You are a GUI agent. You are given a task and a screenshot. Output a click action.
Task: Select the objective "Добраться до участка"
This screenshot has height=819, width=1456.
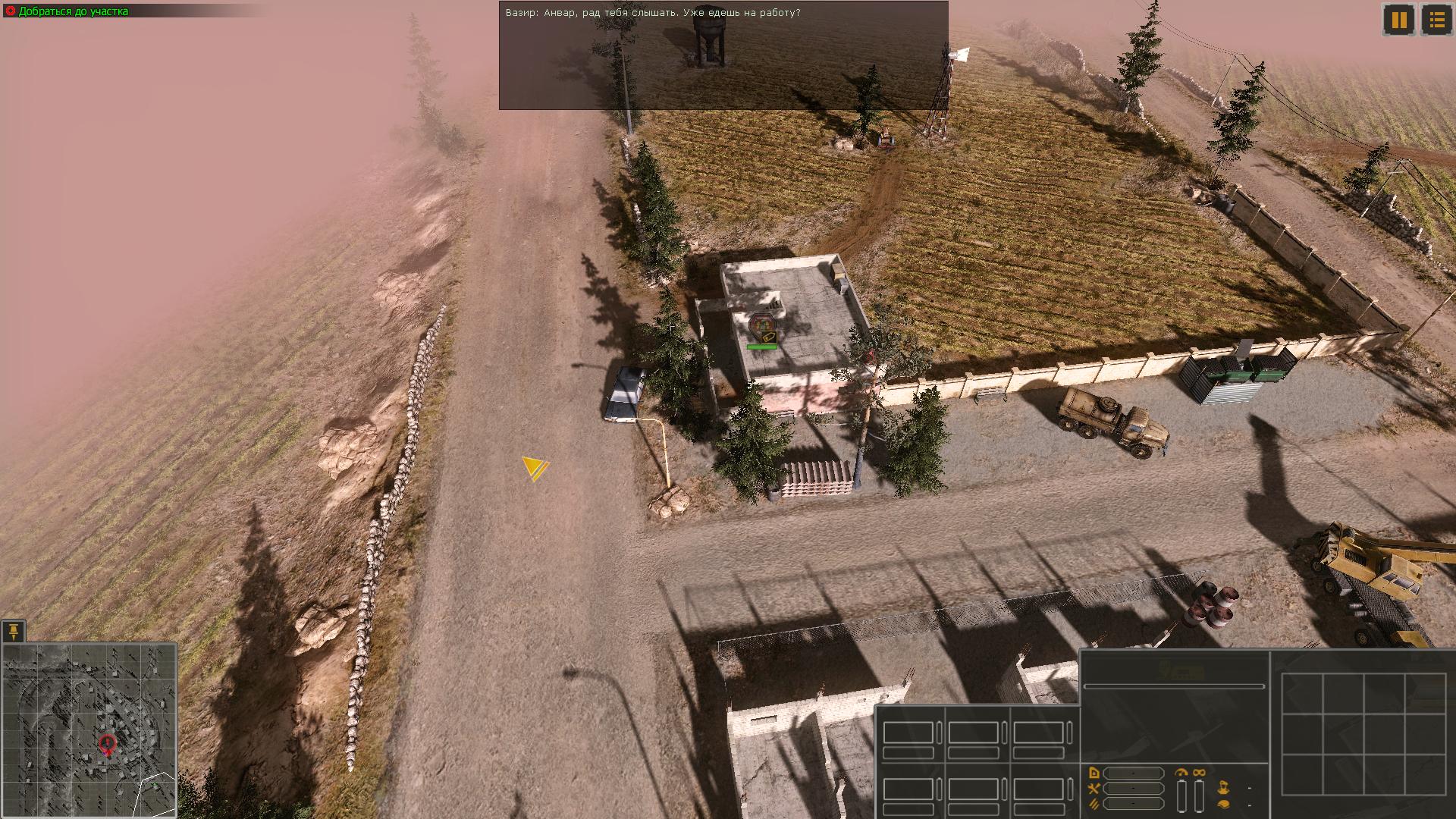coord(73,11)
